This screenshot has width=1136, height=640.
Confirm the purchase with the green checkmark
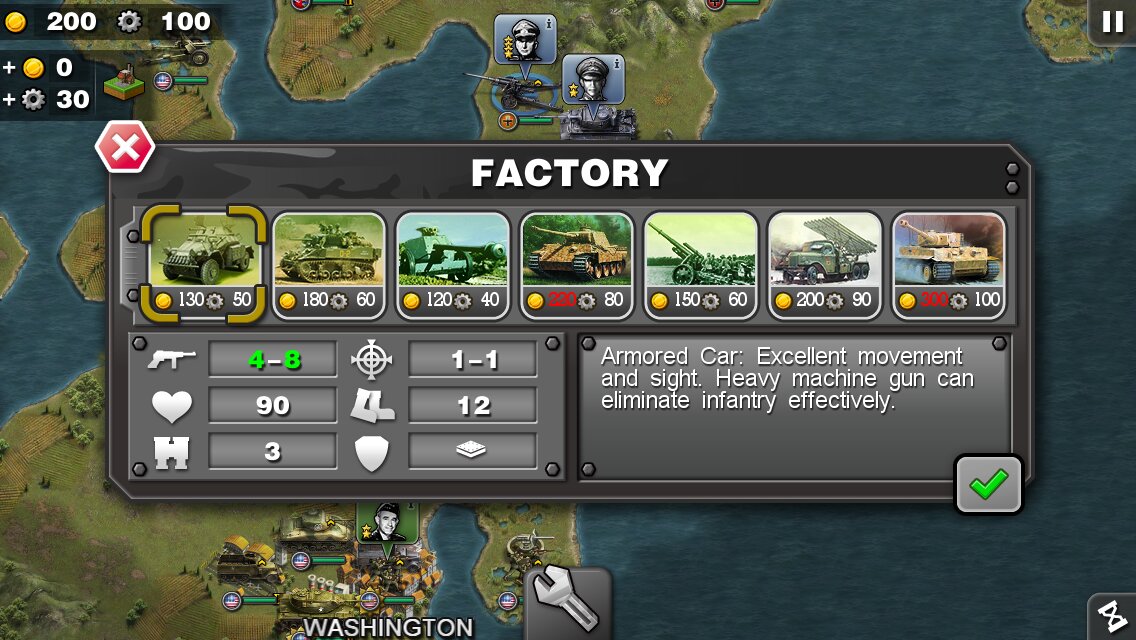tap(988, 485)
